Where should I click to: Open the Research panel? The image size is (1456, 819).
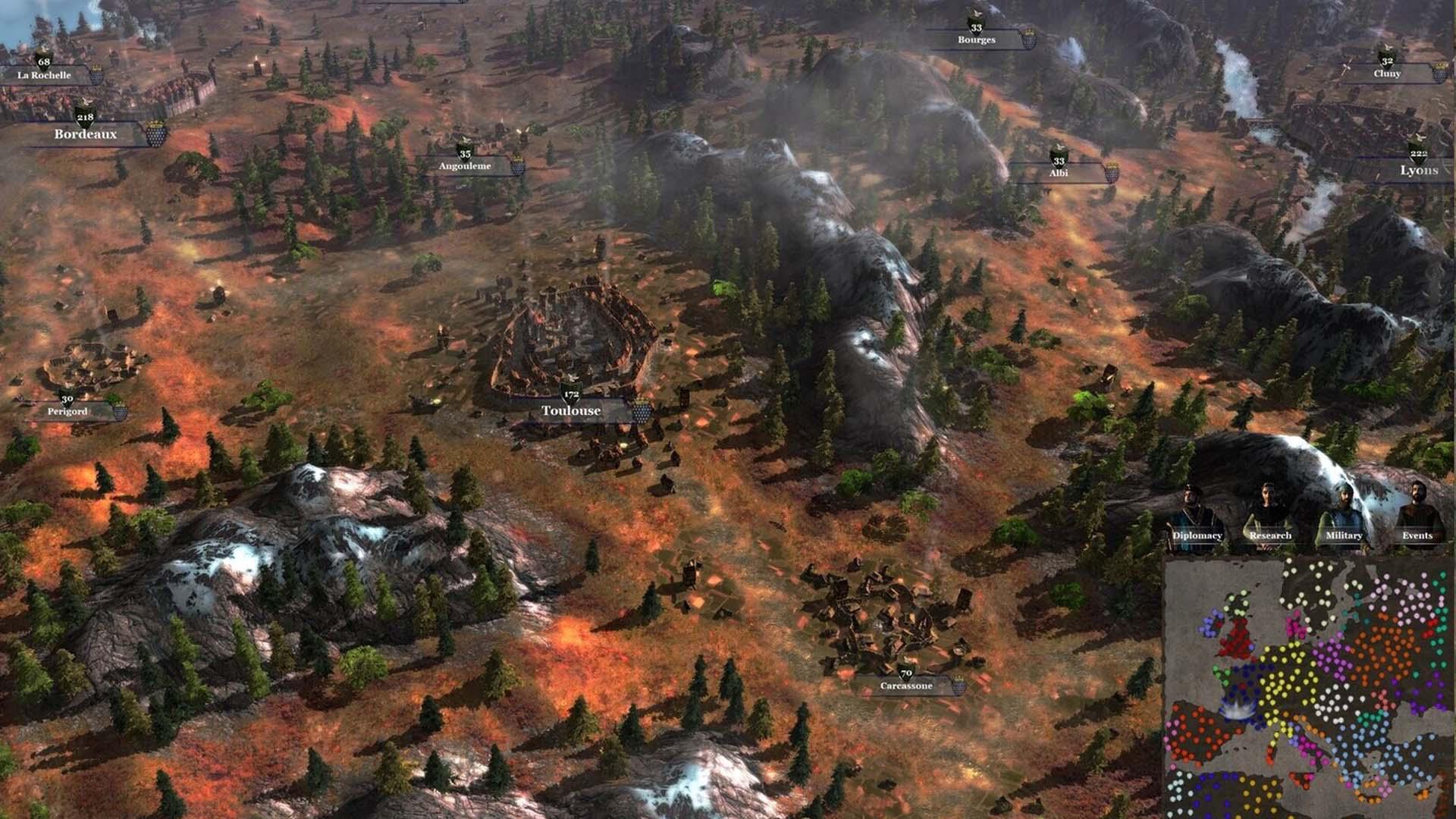(1271, 535)
